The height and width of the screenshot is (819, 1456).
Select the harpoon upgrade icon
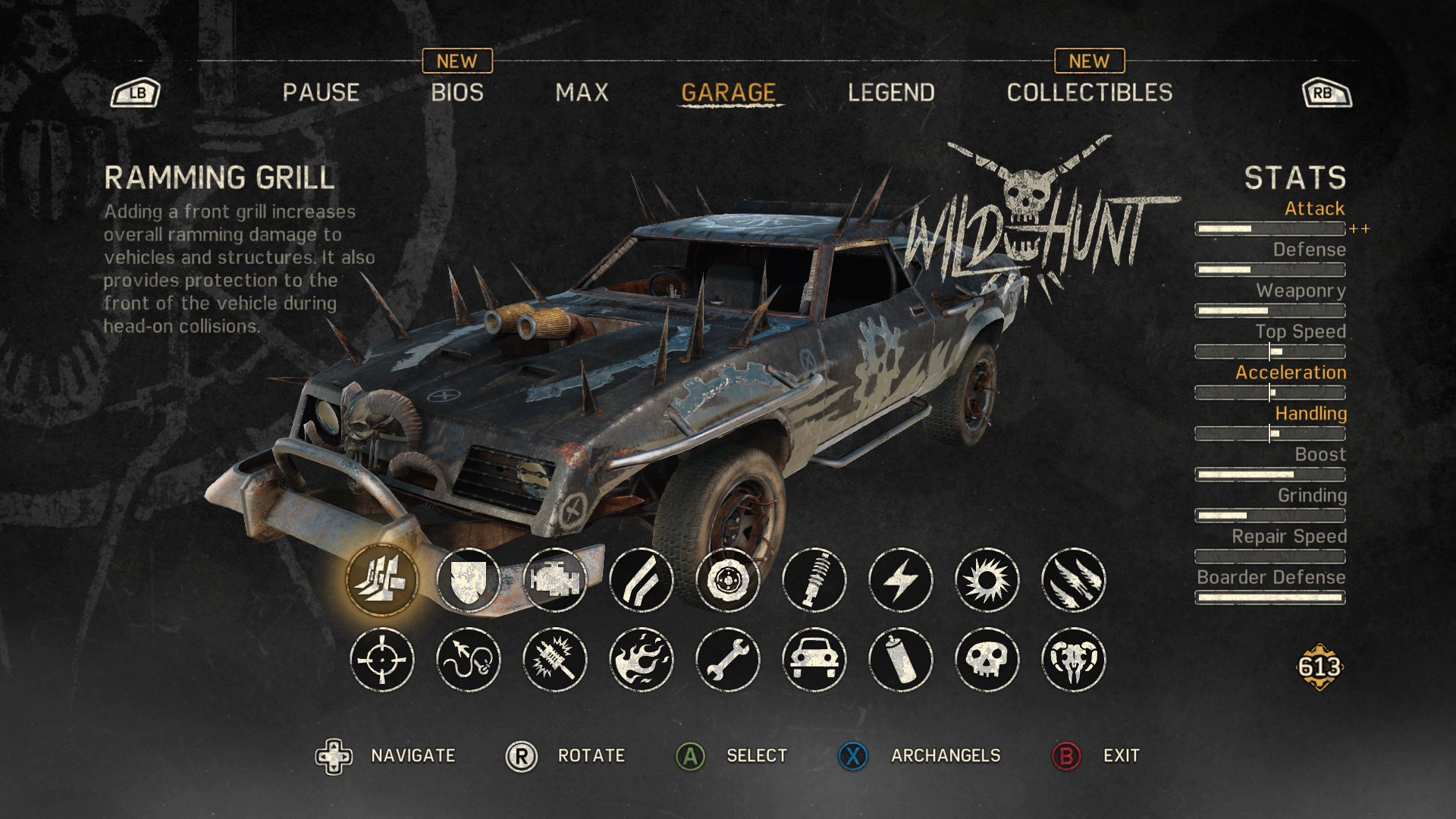[x=468, y=660]
